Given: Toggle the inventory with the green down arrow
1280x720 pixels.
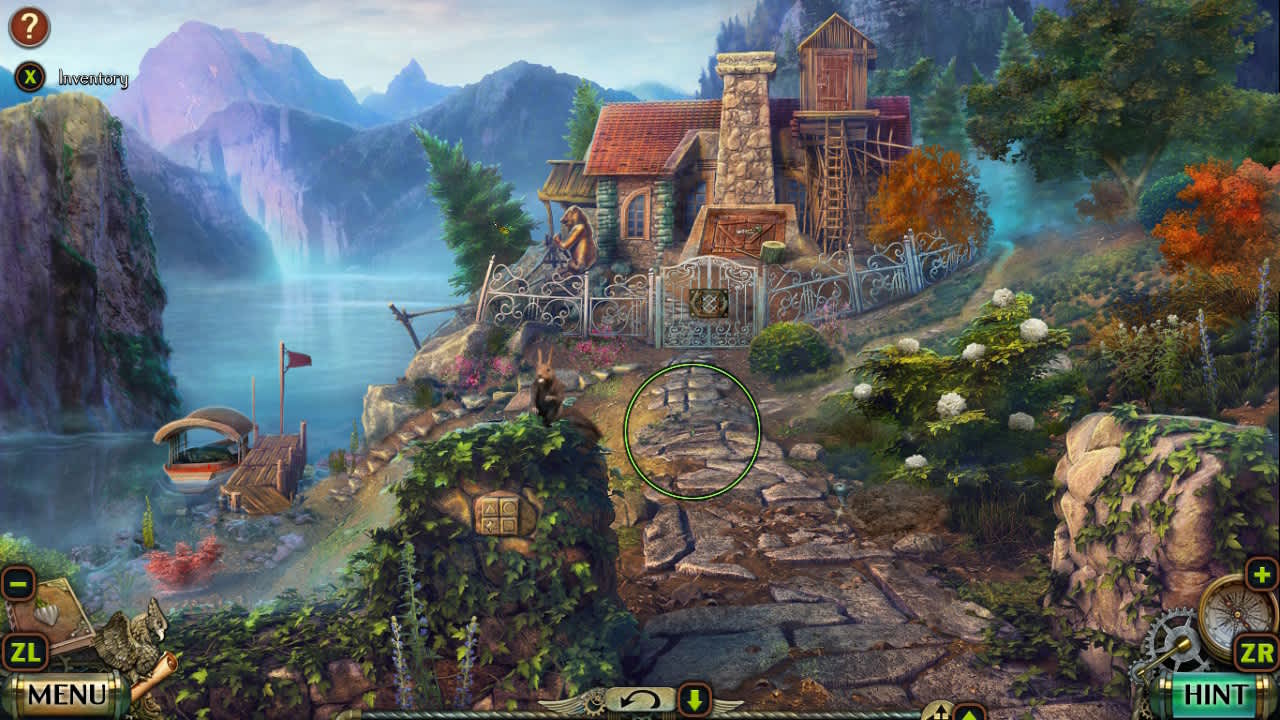Looking at the screenshot, I should [x=693, y=701].
